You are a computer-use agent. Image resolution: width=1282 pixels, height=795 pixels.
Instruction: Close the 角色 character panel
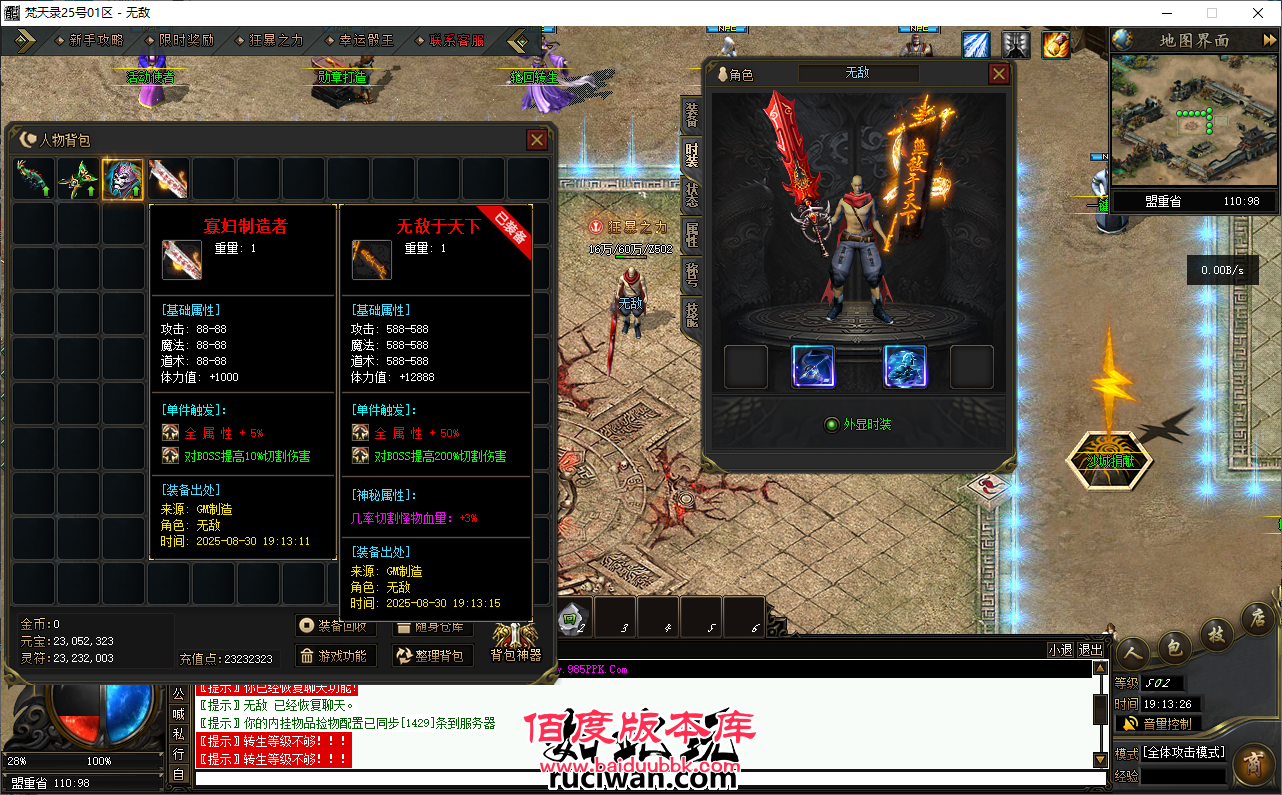tap(998, 74)
